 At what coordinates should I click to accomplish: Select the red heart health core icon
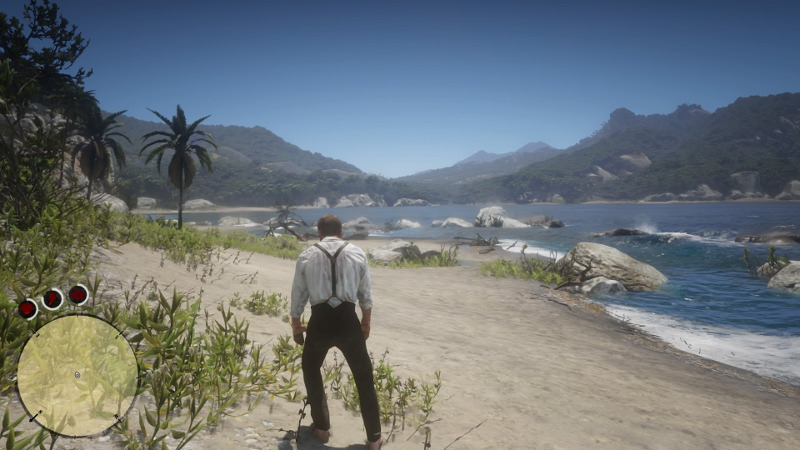pos(28,309)
